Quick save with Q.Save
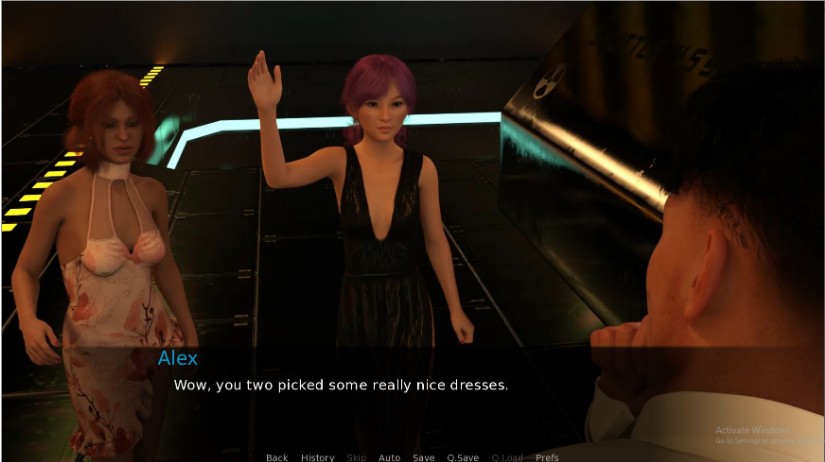The width and height of the screenshot is (825, 462). pyautogui.click(x=463, y=457)
